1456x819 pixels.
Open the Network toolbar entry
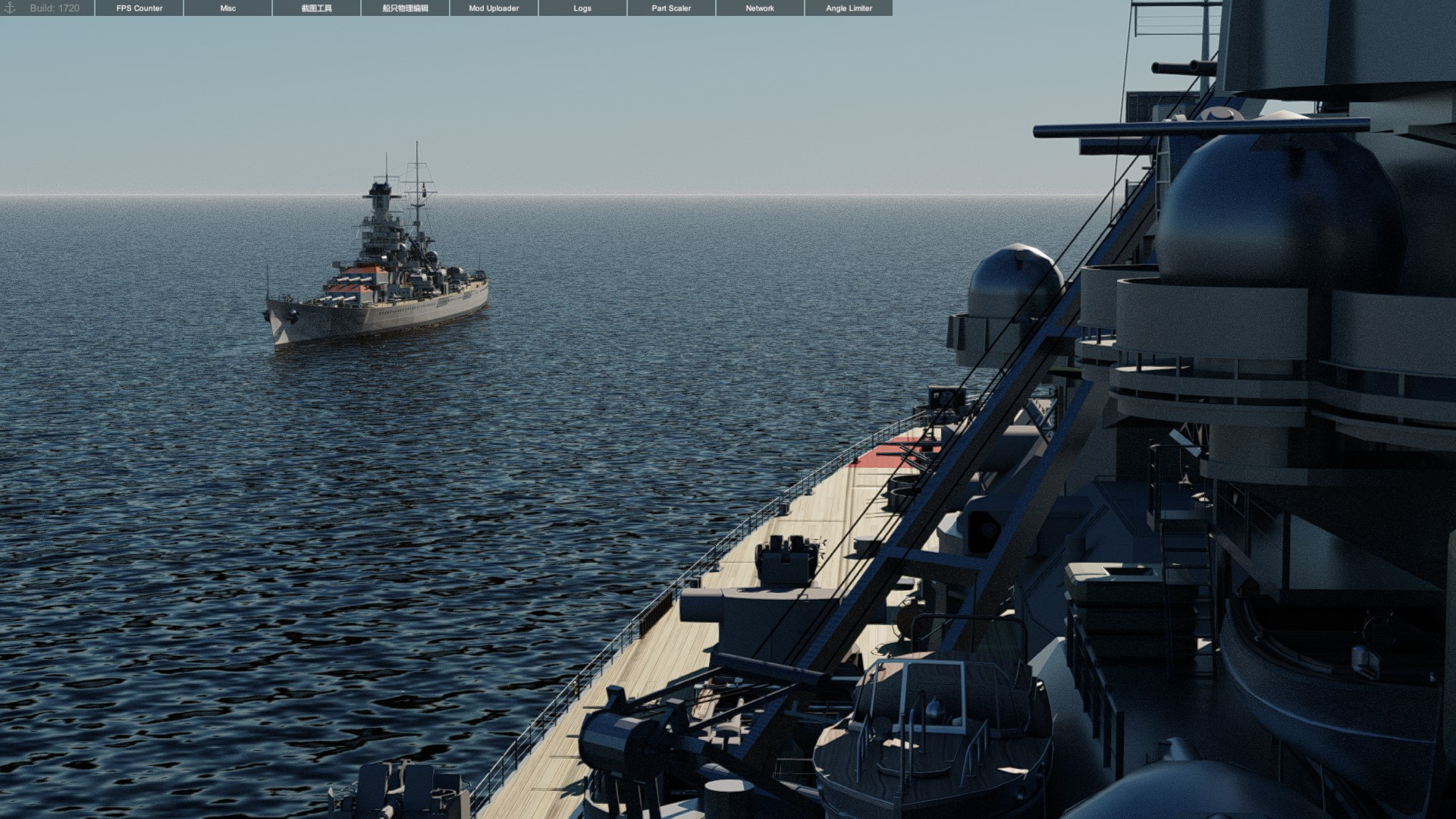point(760,8)
